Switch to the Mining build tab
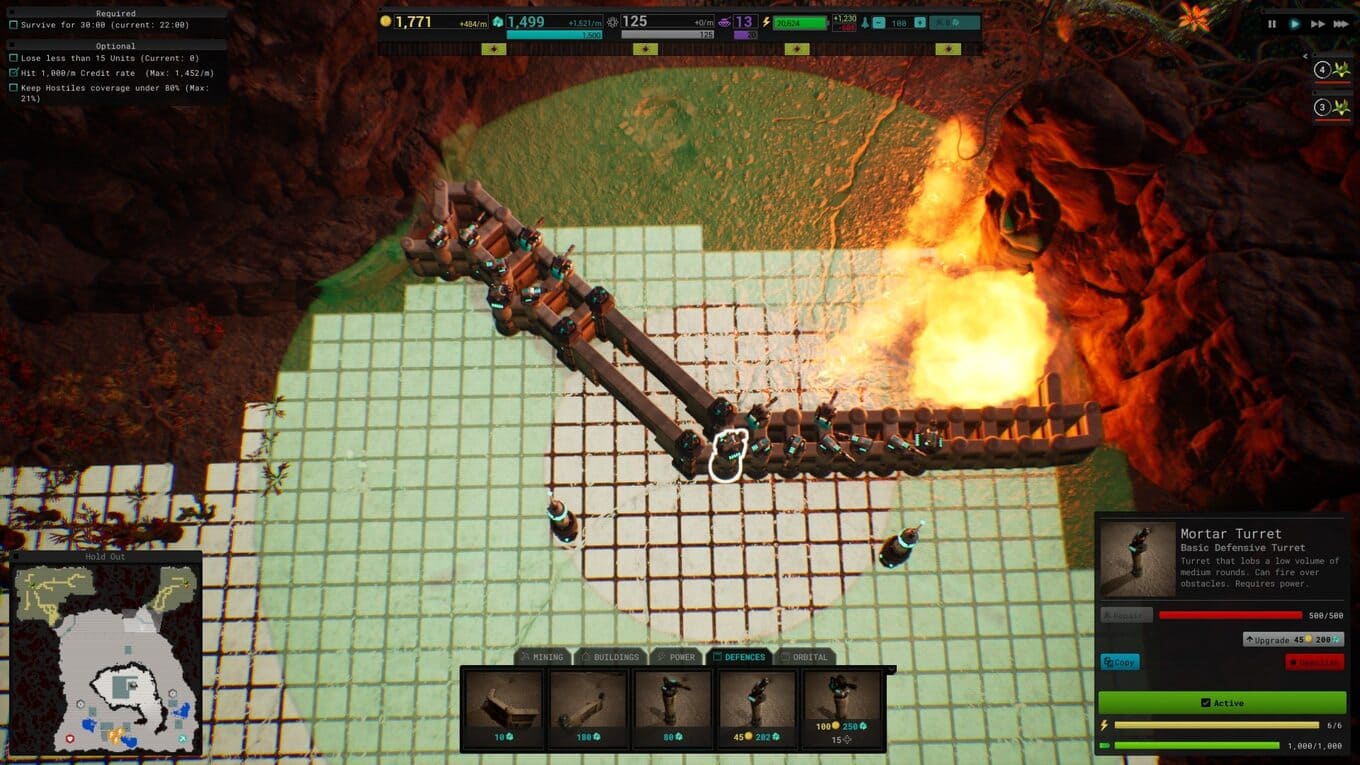The image size is (1360, 765). (541, 657)
